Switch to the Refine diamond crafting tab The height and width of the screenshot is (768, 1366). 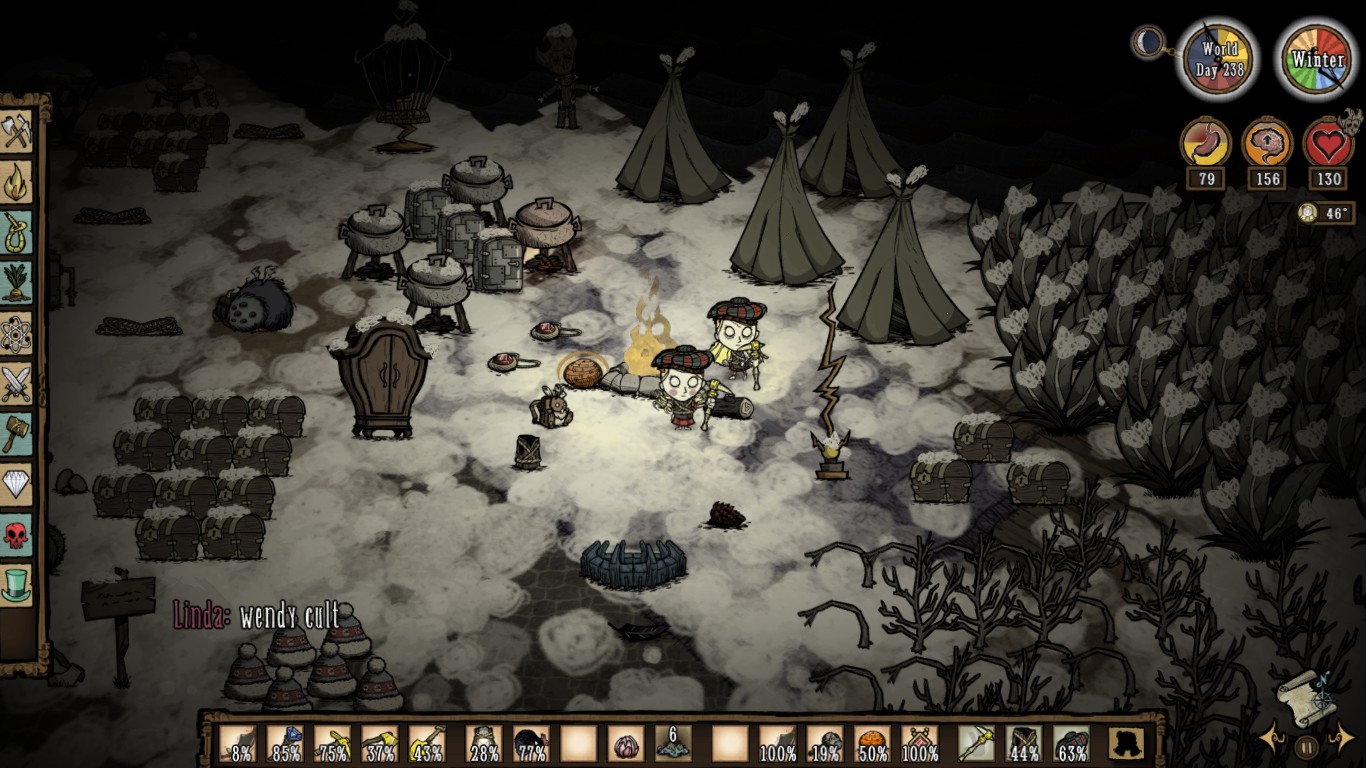17,484
